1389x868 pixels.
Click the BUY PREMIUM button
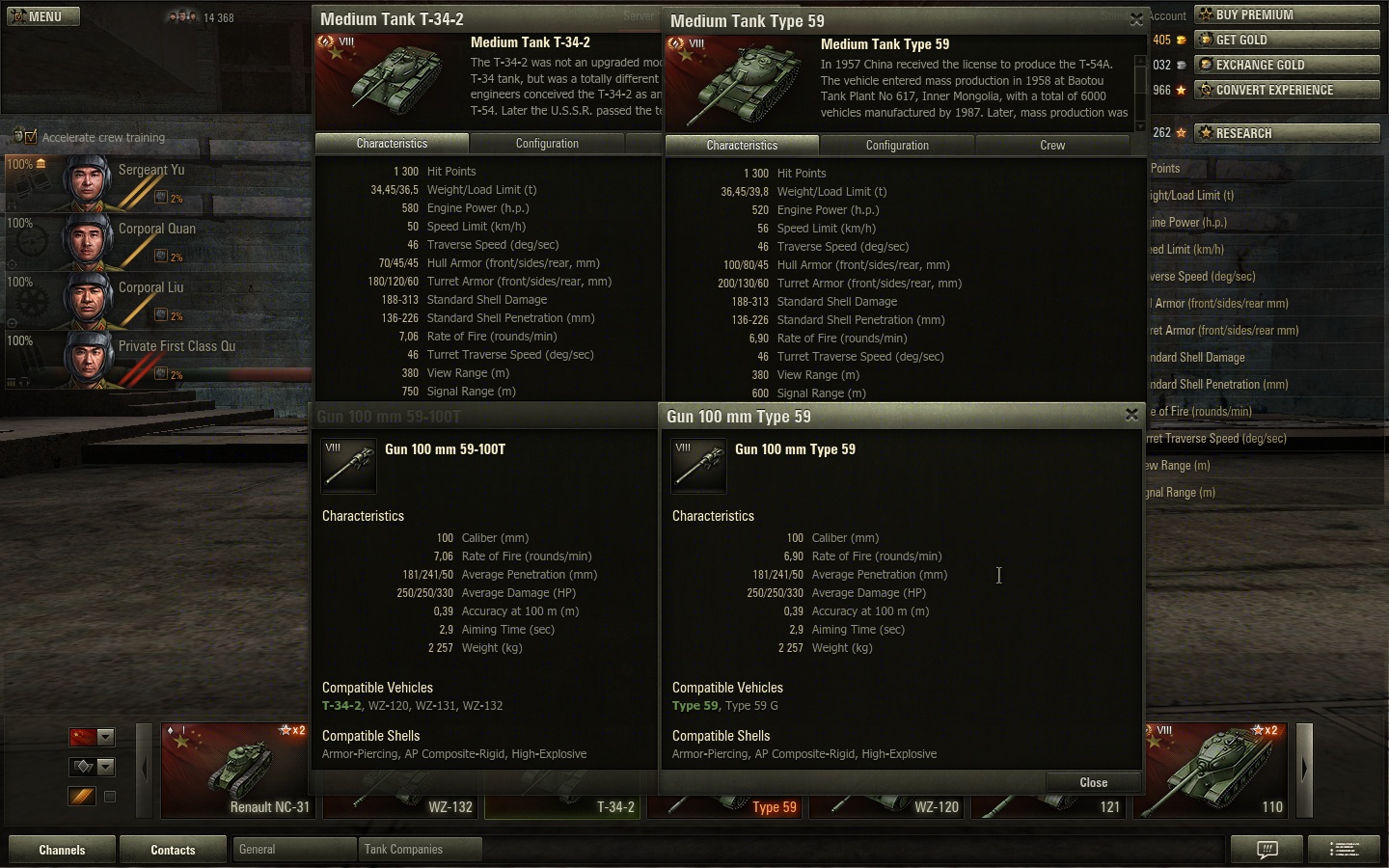pos(1287,14)
